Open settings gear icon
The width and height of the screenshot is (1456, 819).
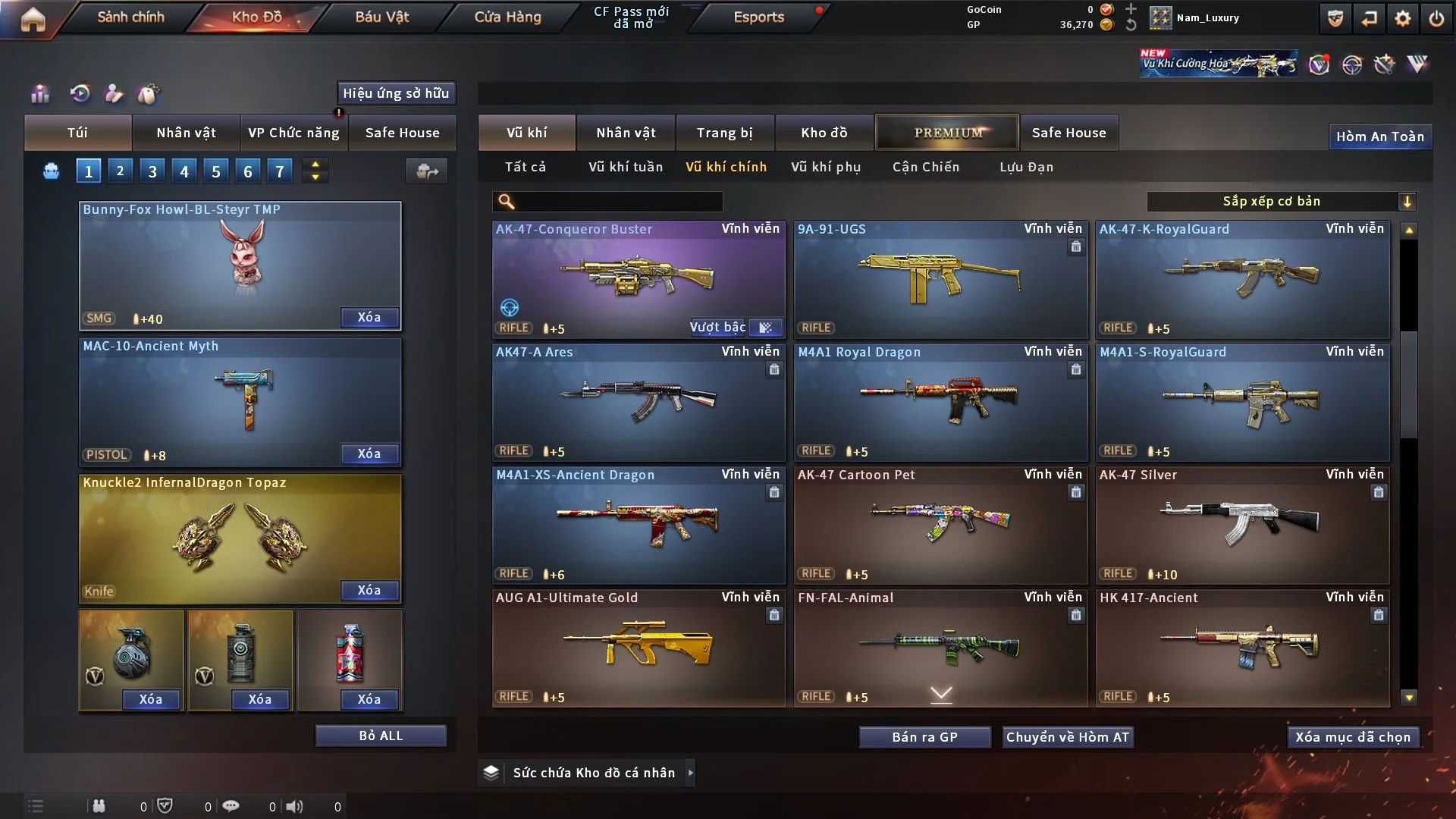(1402, 18)
